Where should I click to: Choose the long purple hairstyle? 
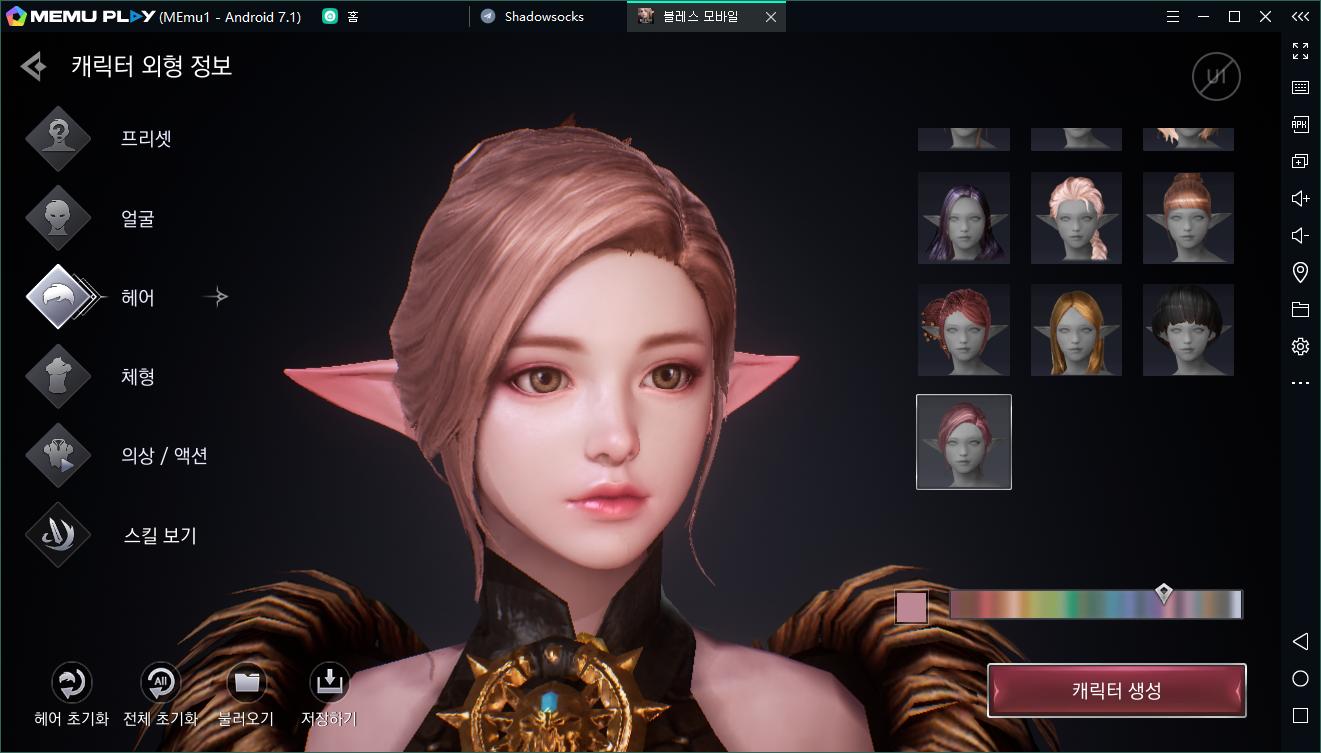[964, 218]
